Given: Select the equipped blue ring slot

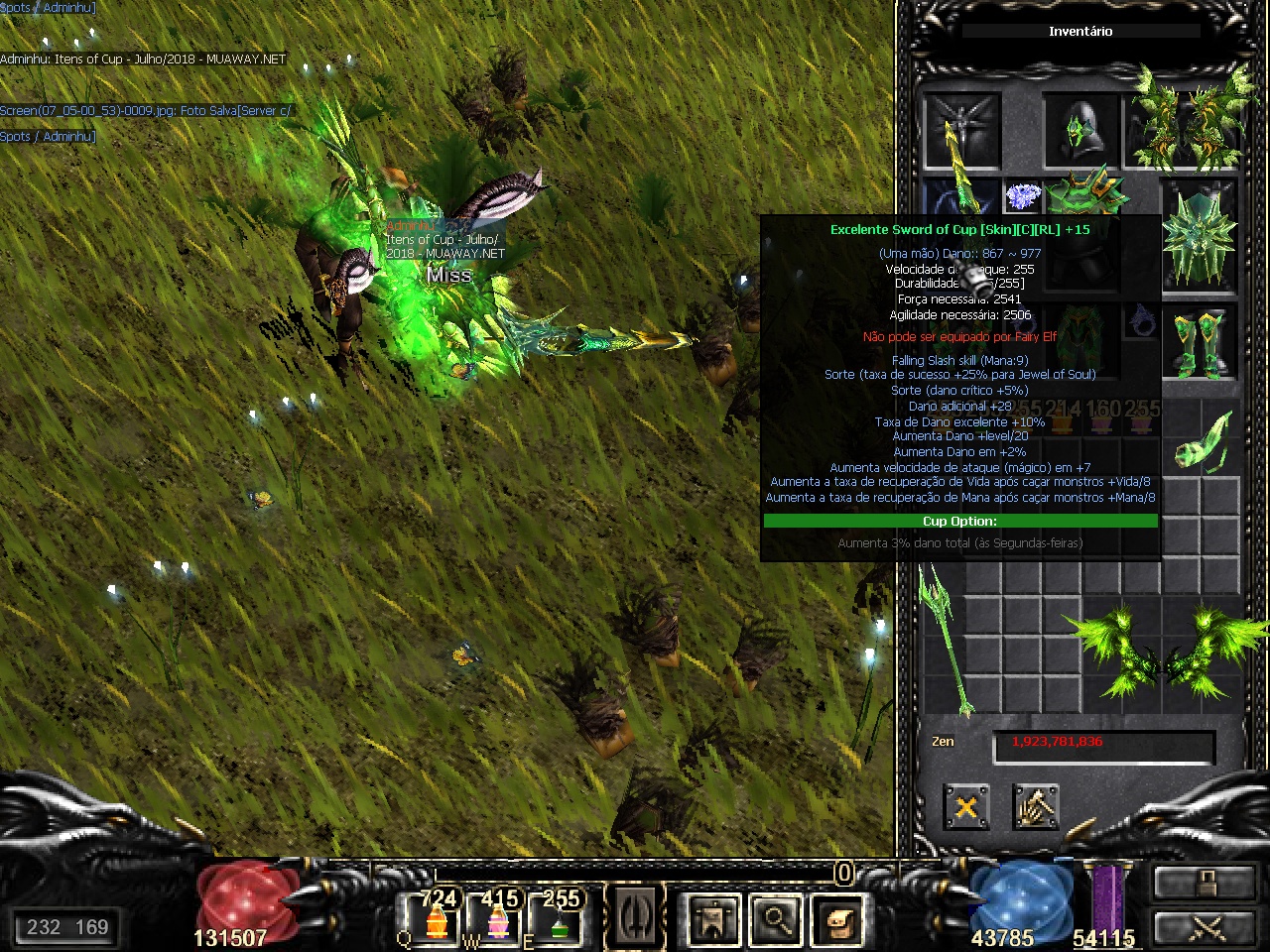Looking at the screenshot, I should (x=1141, y=322).
